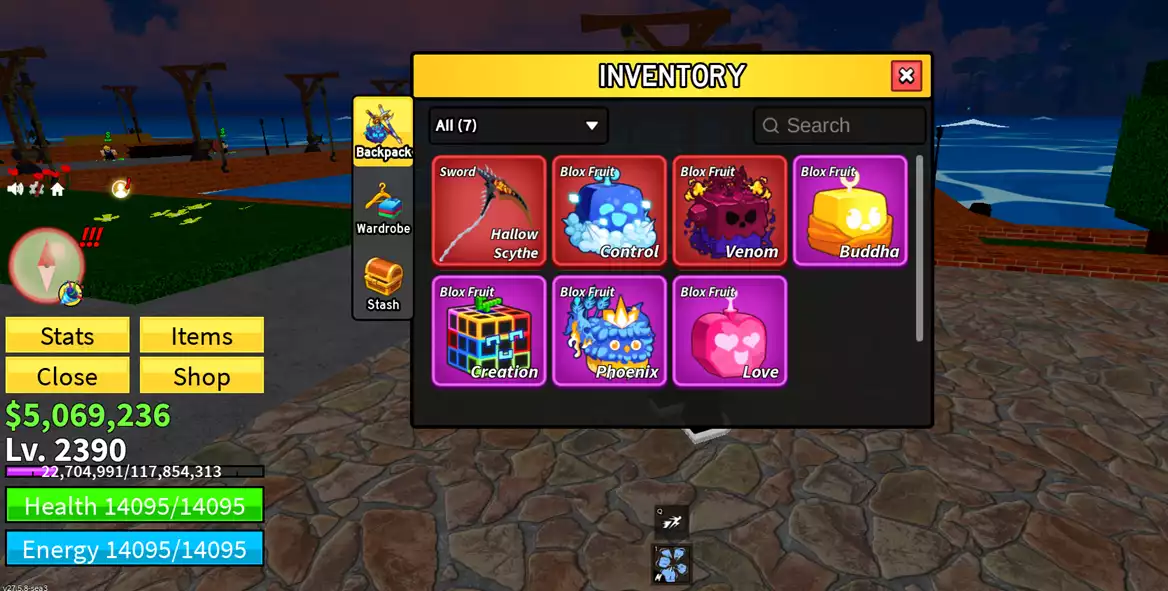Click the yellow Close button

click(x=67, y=376)
